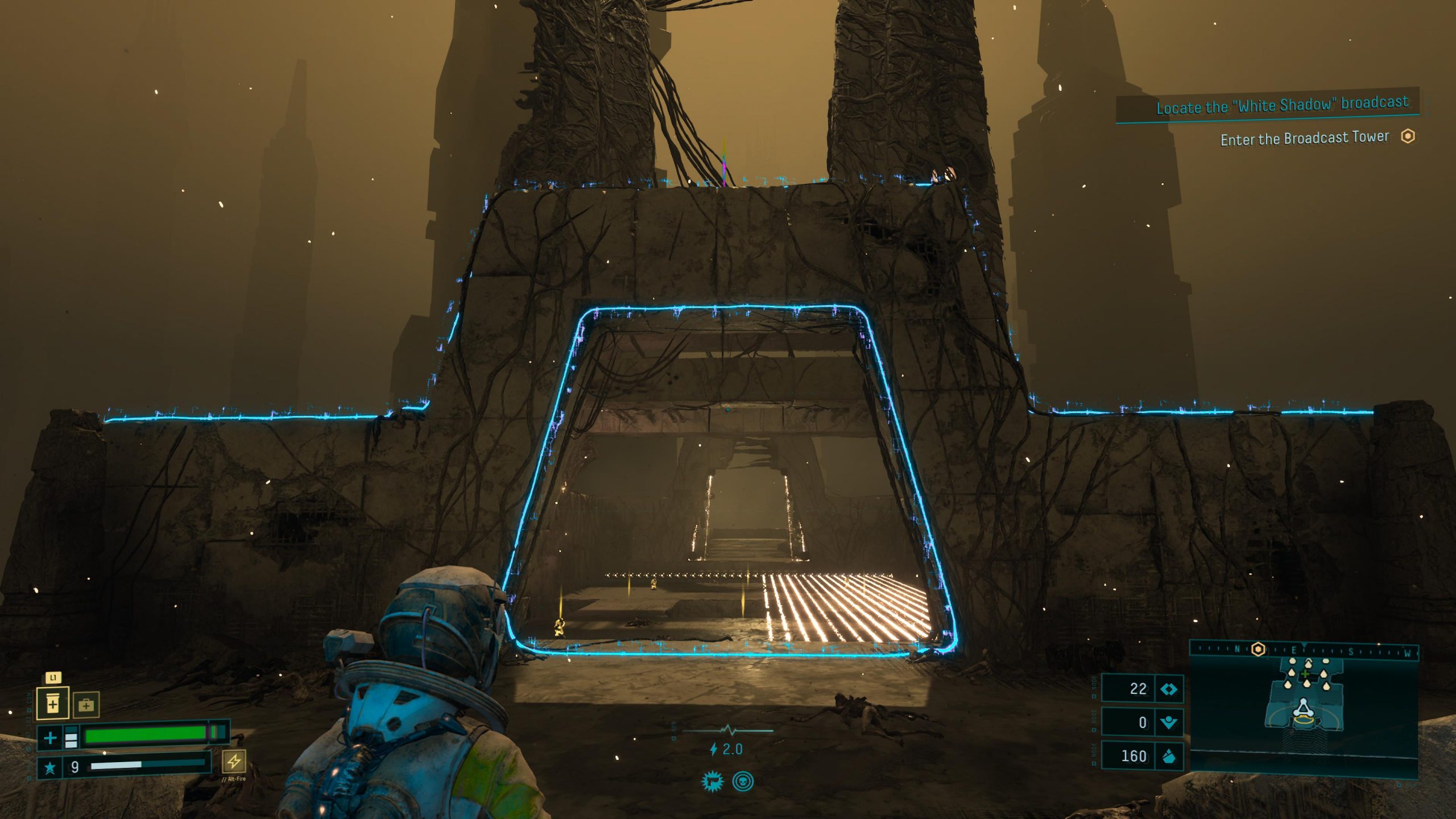
Task: Click the orange hexagon objective marker on compass
Action: point(1259,649)
